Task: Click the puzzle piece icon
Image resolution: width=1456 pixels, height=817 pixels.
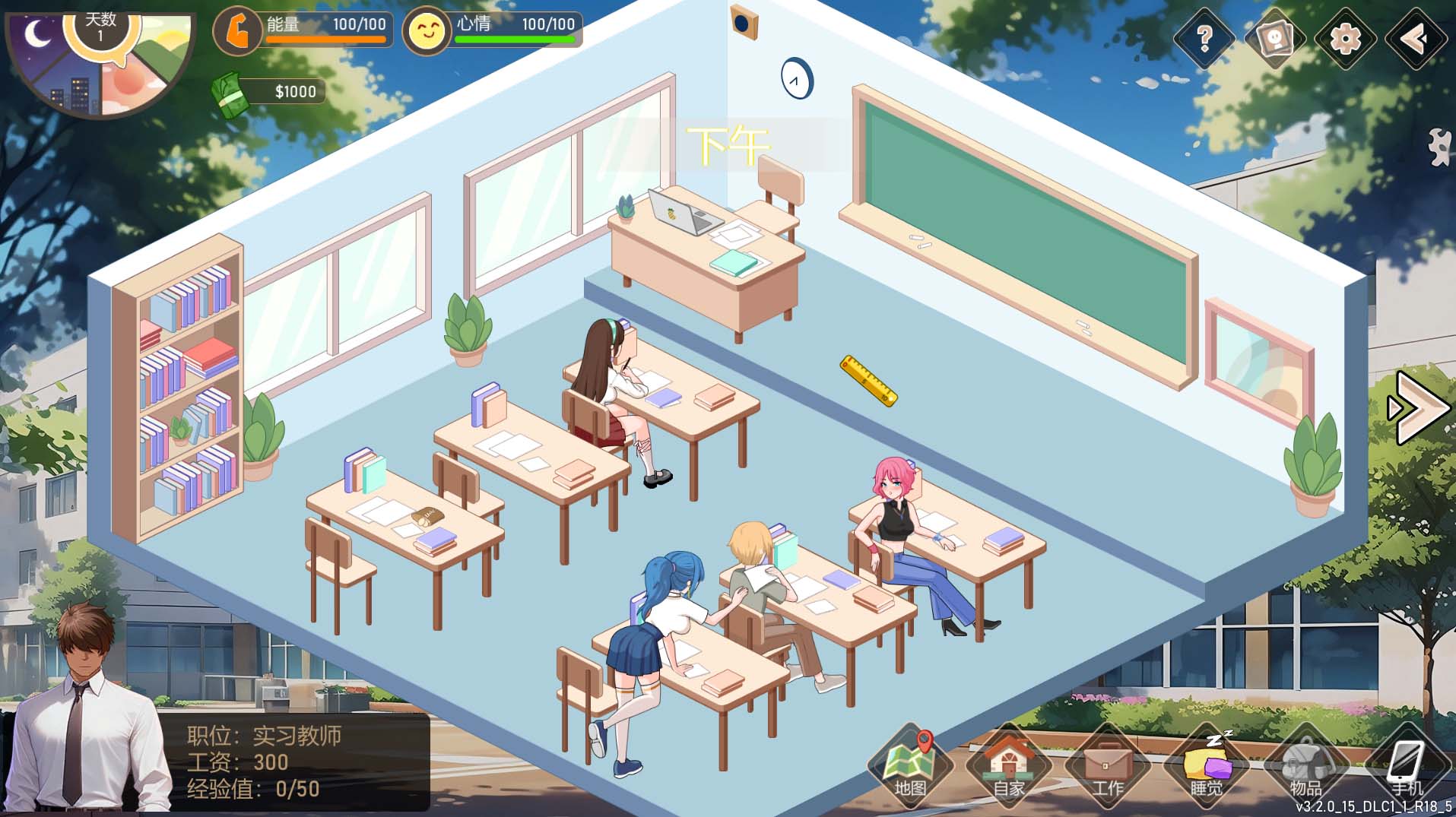Action: tap(1439, 146)
